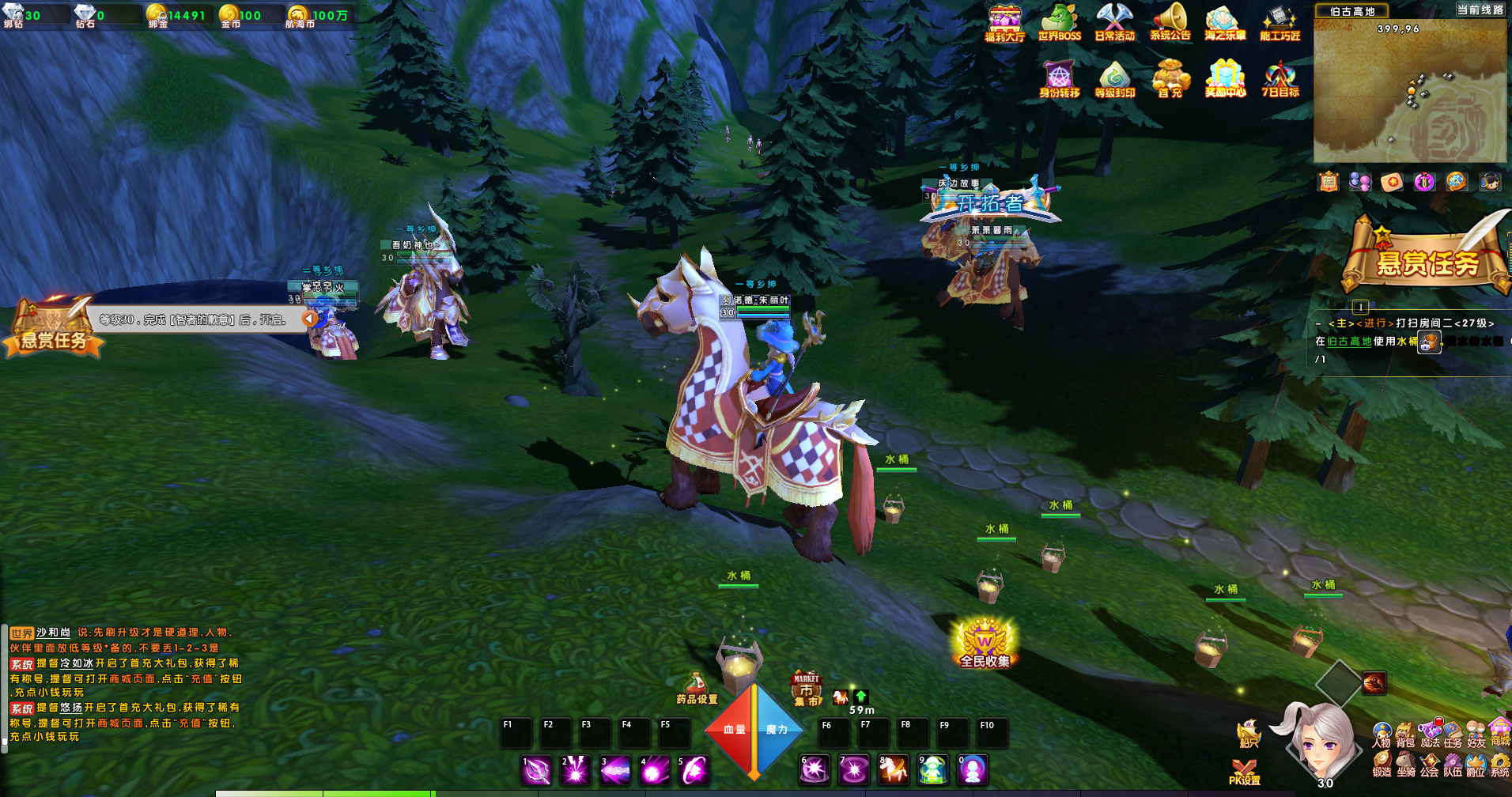Screen dimensions: 1512x797
Task: Open the 奖励中心 gift box
Action: point(1225,78)
